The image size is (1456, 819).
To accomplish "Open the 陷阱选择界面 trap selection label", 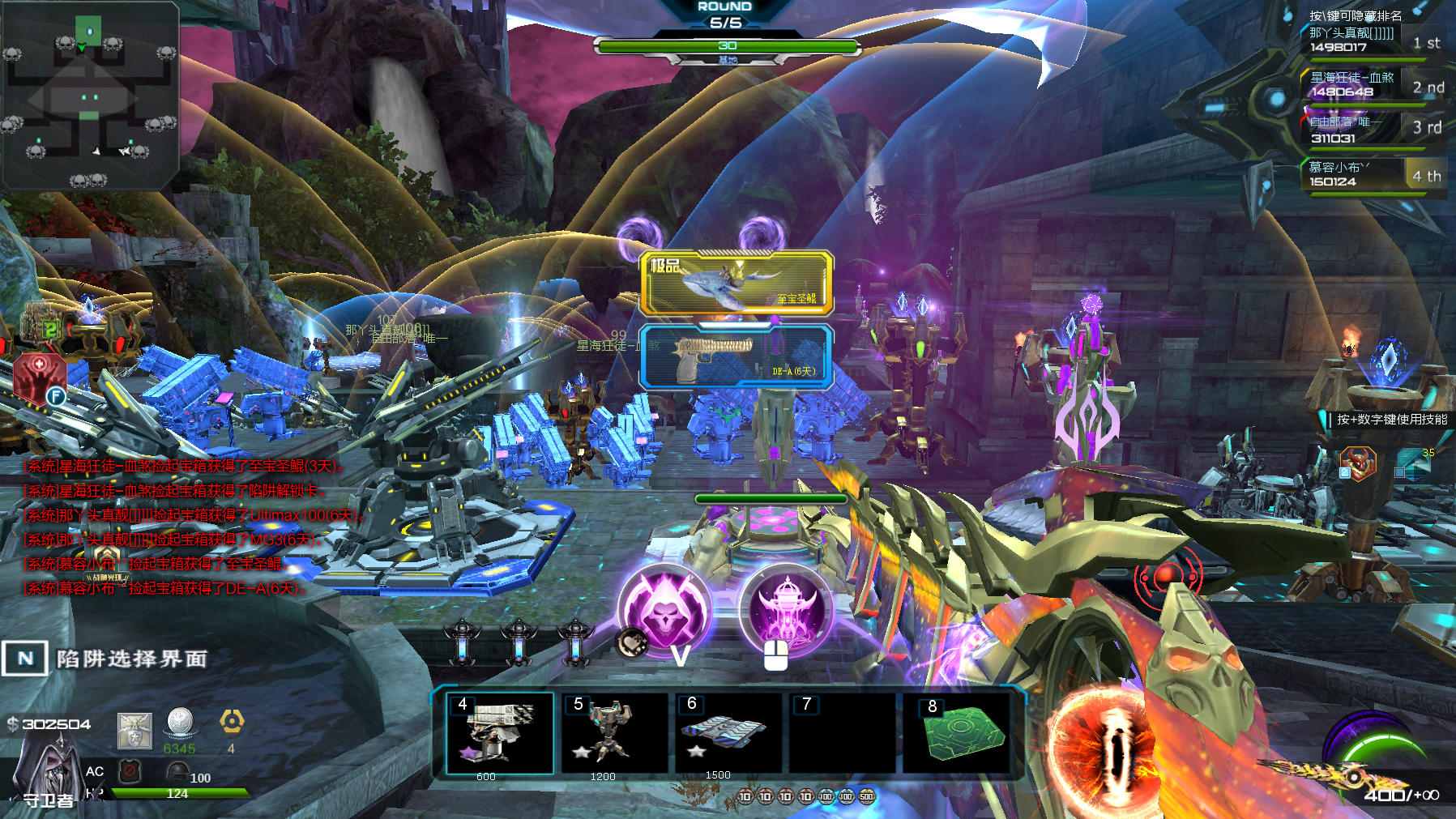I will 131,659.
